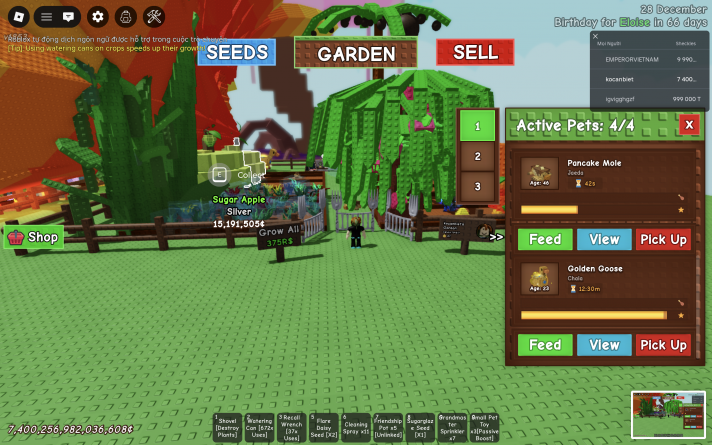Pick Up the Golden Goose
712x445 pixels.
(x=663, y=345)
